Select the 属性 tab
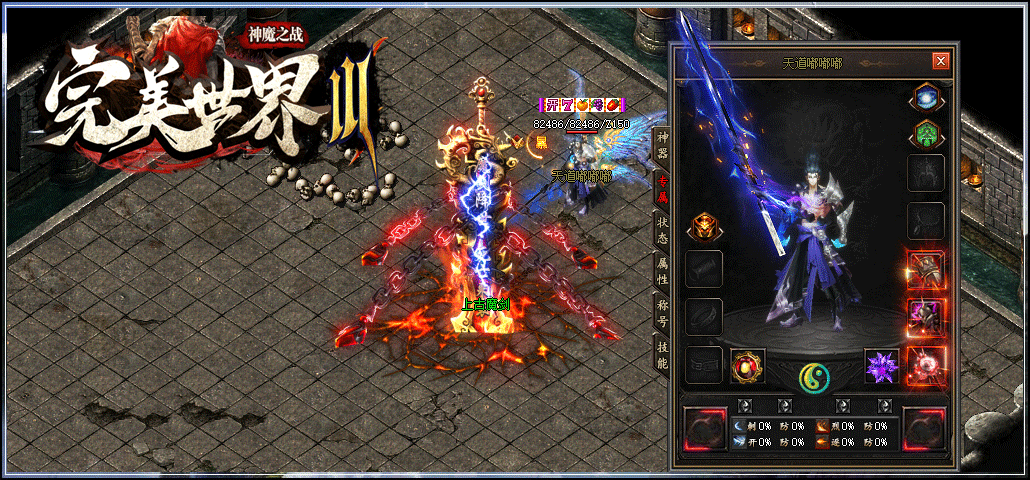Viewport: 1030px width, 480px height. click(661, 271)
